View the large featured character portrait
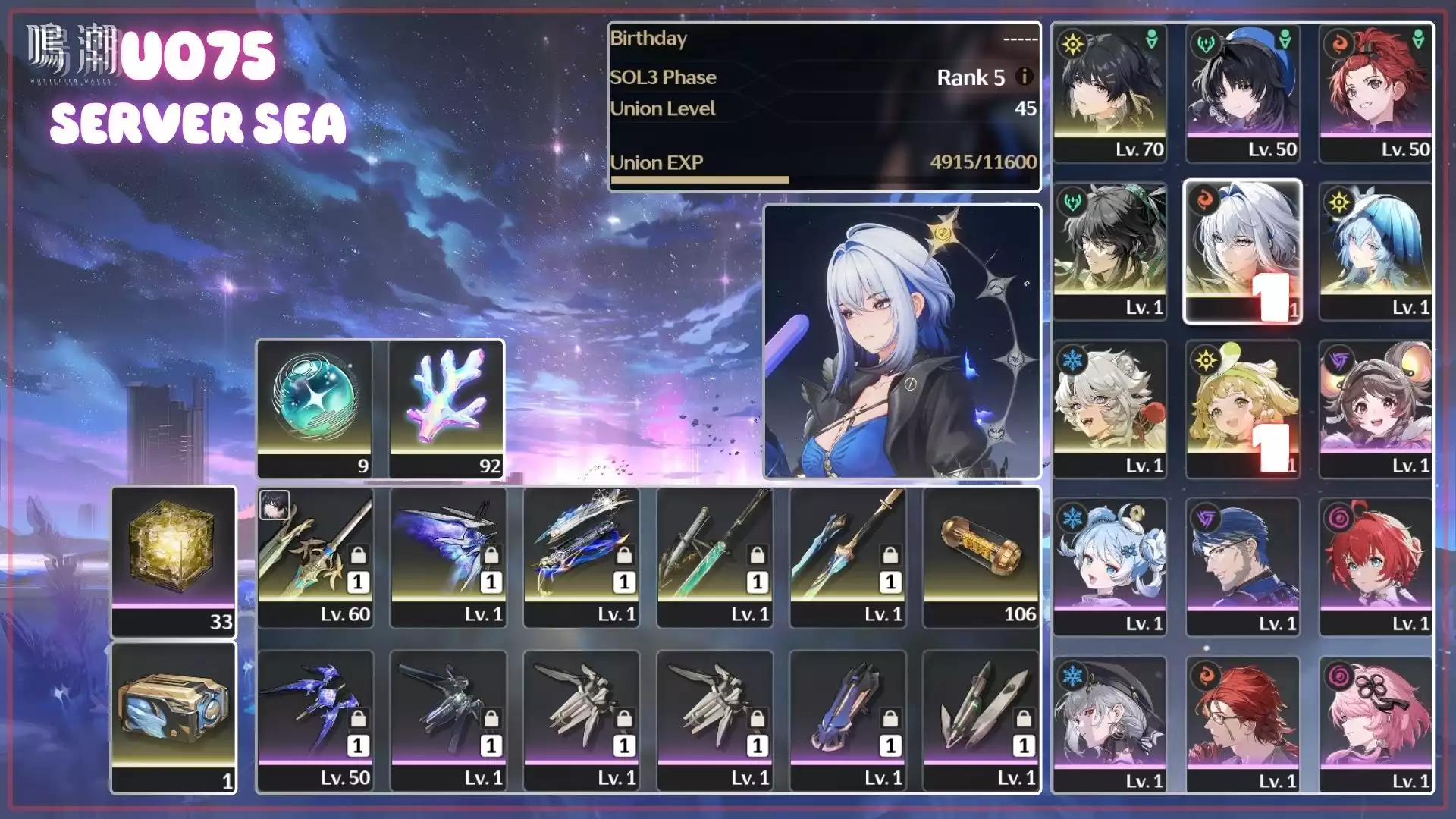 click(x=902, y=341)
